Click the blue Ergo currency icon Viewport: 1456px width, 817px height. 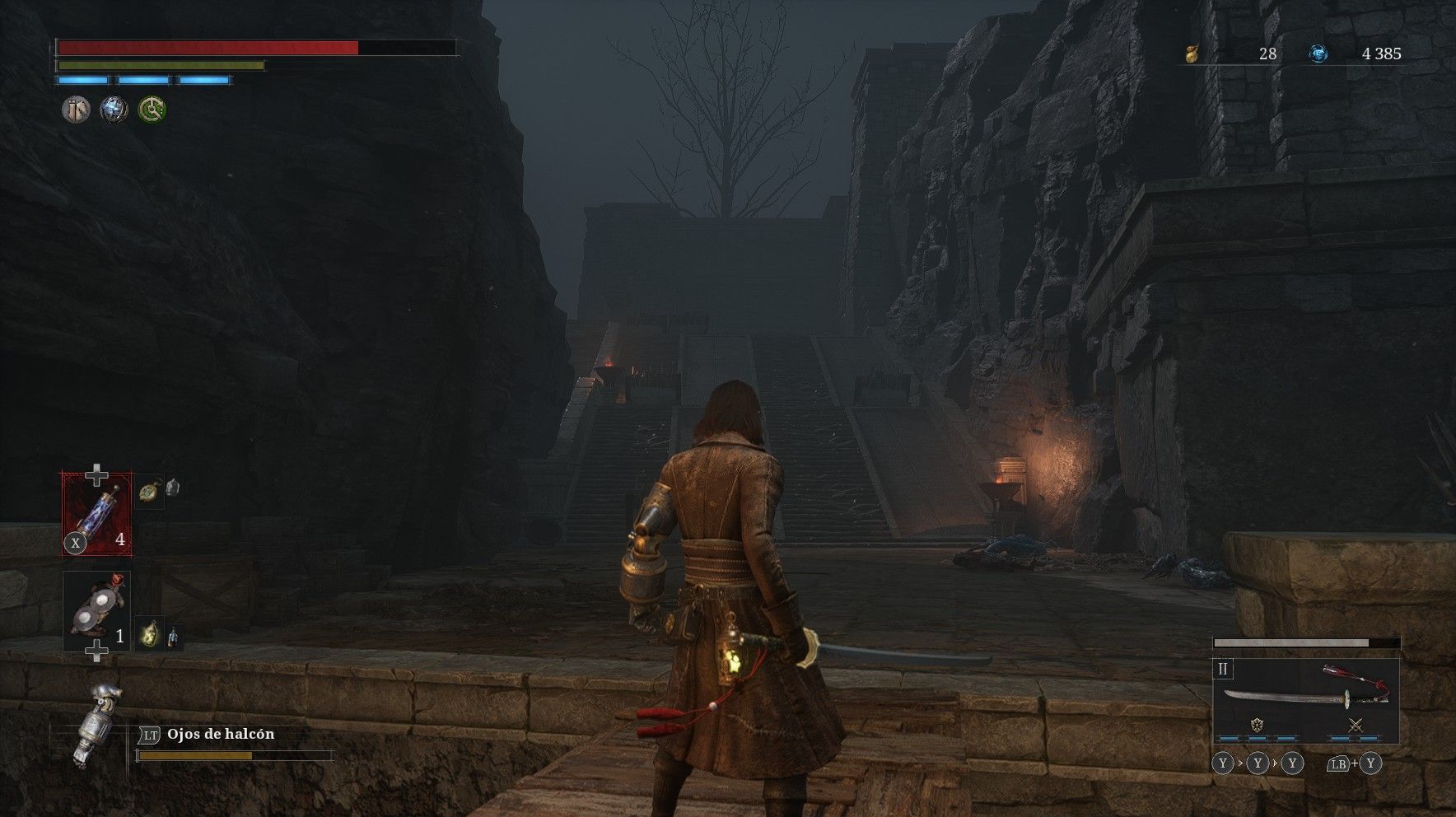1318,54
